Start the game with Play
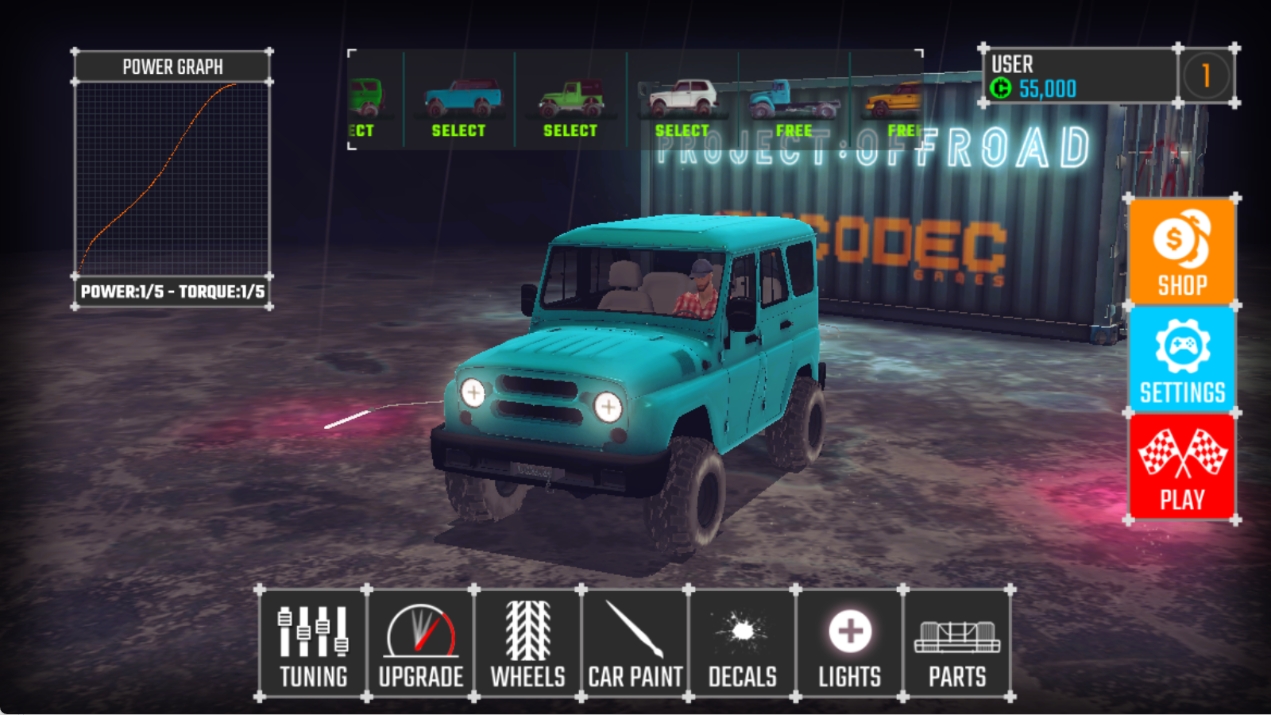The height and width of the screenshot is (715, 1271). point(1182,468)
